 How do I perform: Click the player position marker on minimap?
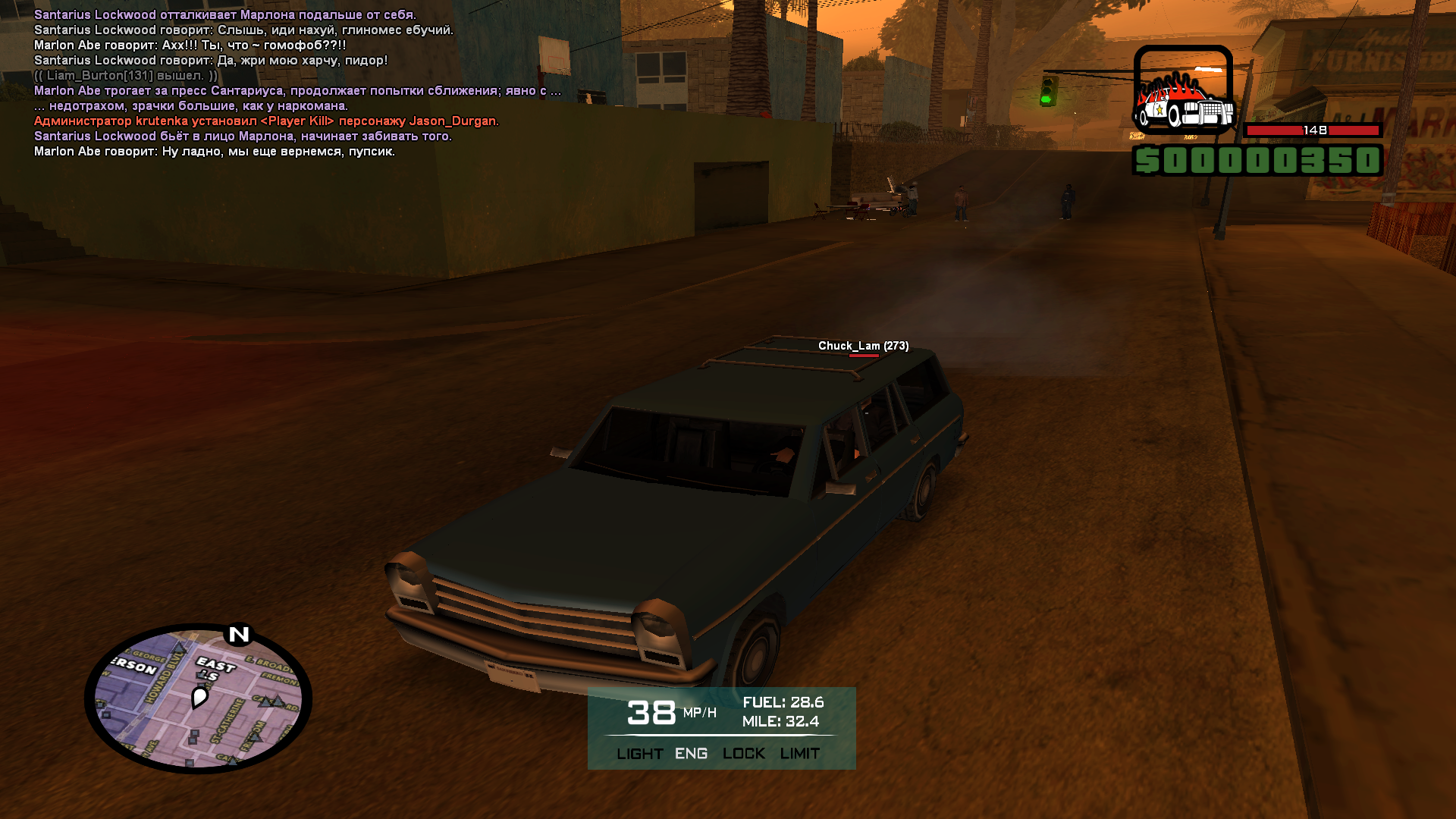tap(199, 696)
